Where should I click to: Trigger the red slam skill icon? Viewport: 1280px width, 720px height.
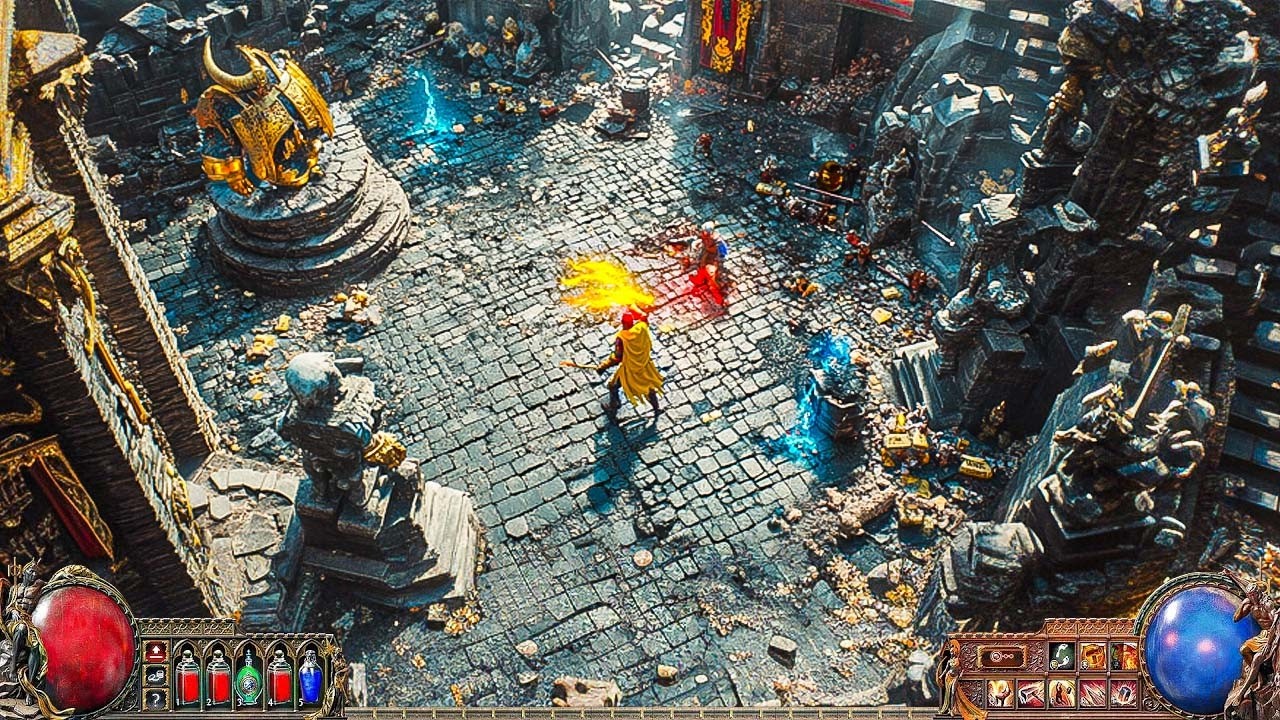[x=1030, y=694]
